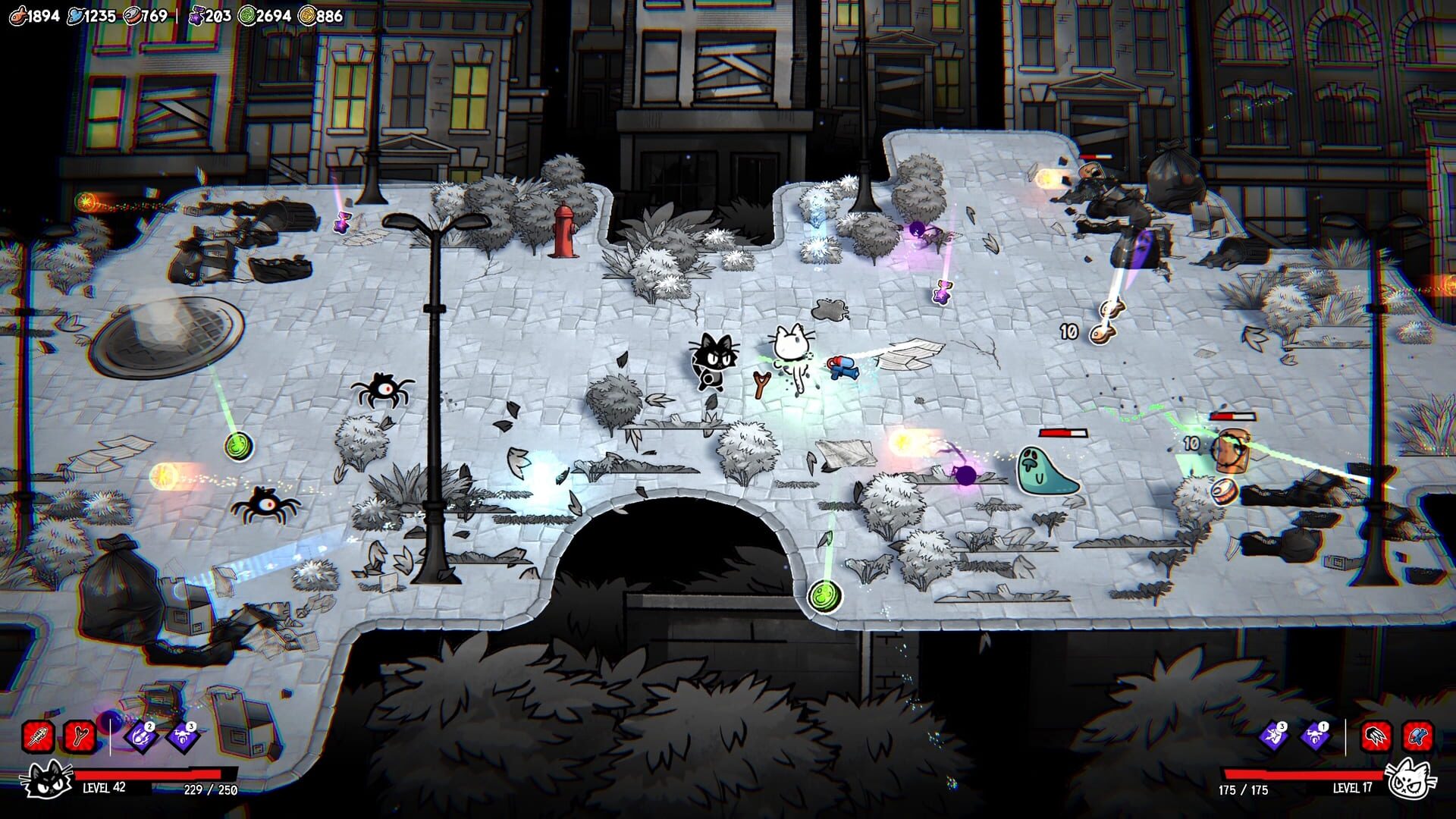The width and height of the screenshot is (1456, 819).
Task: Click the red slingshot weapon icon
Action: pyautogui.click(x=79, y=738)
